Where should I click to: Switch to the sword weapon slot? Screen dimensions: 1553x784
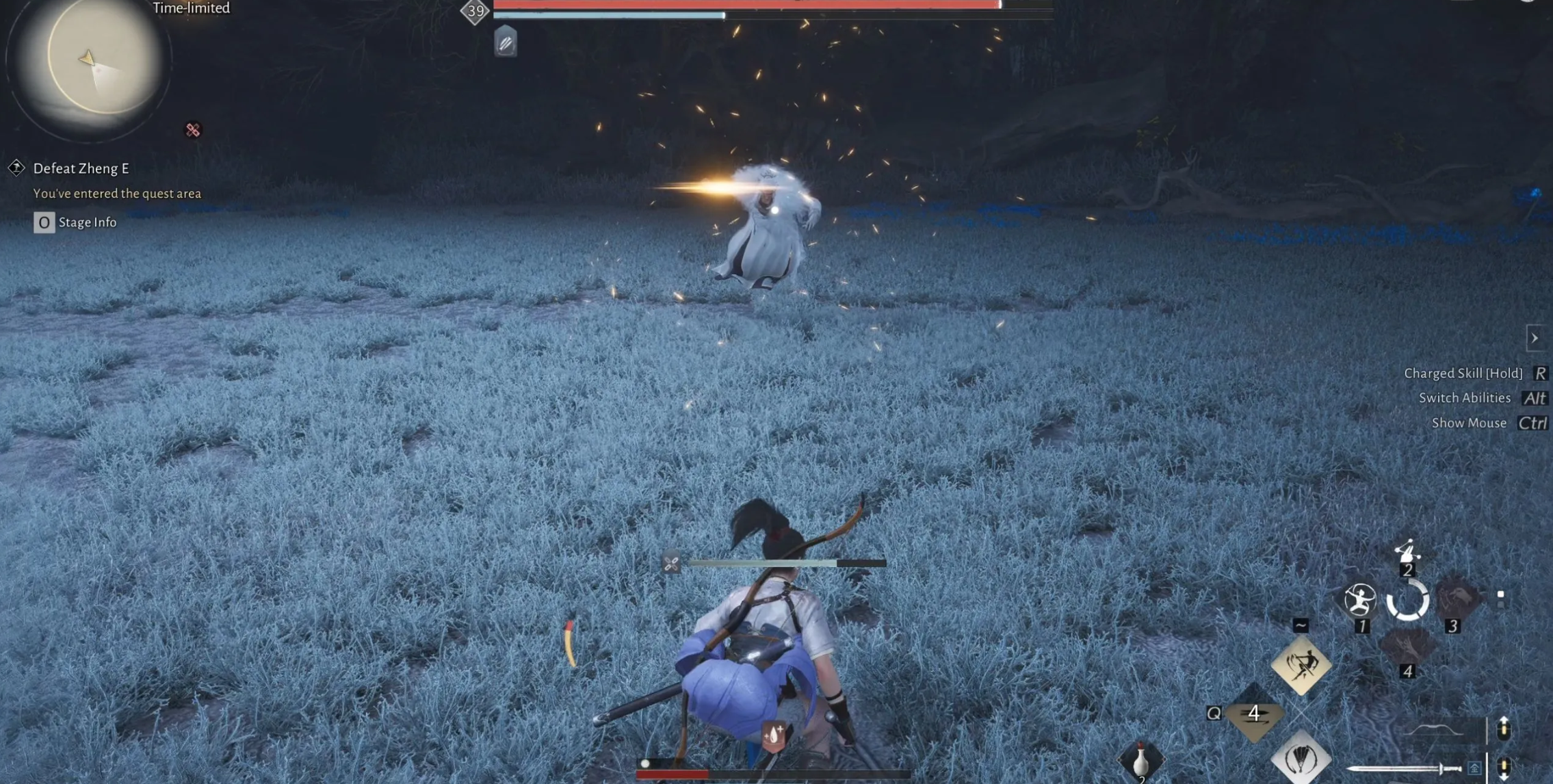[1404, 769]
